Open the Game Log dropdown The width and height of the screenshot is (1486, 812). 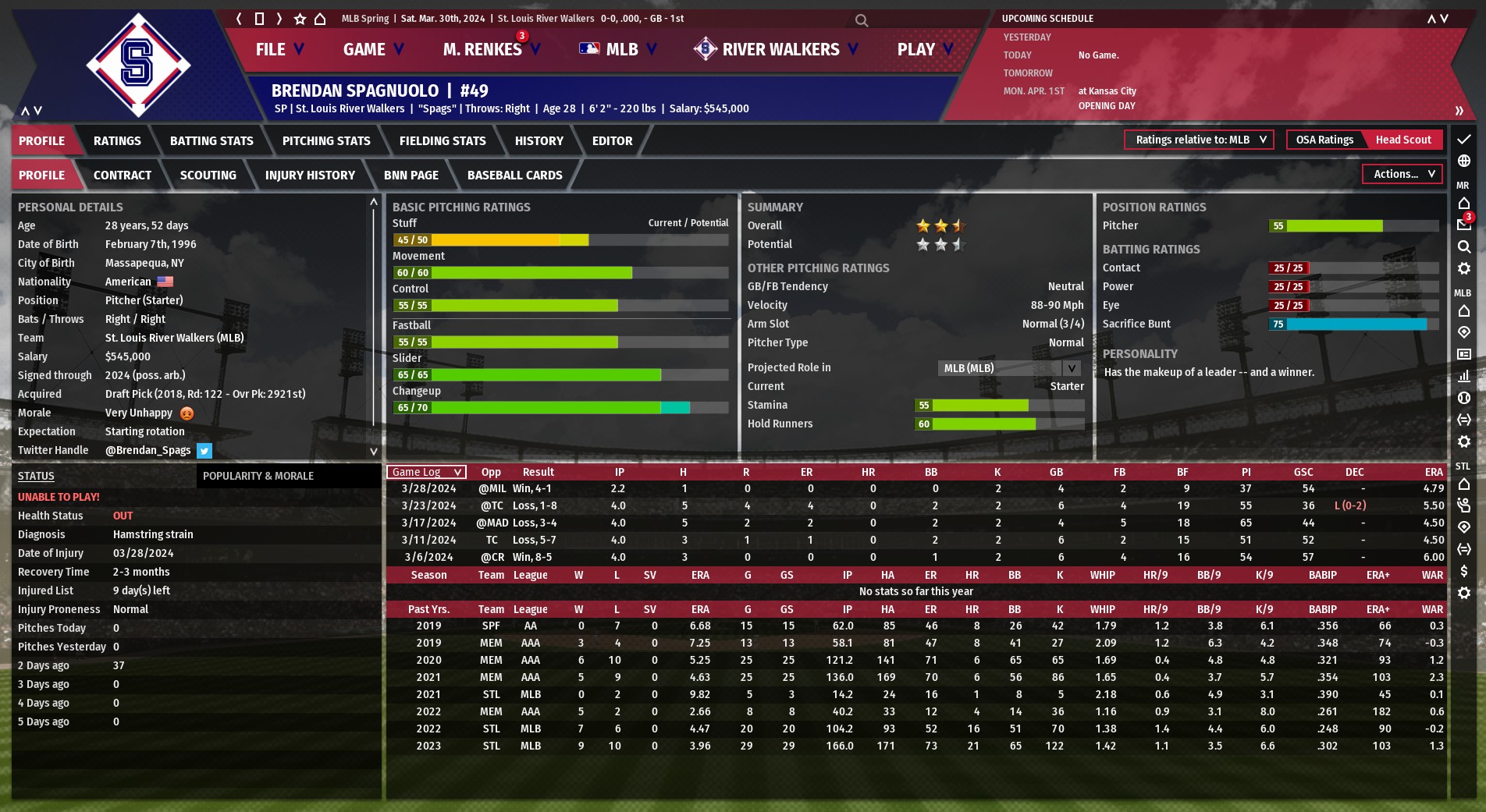click(426, 472)
